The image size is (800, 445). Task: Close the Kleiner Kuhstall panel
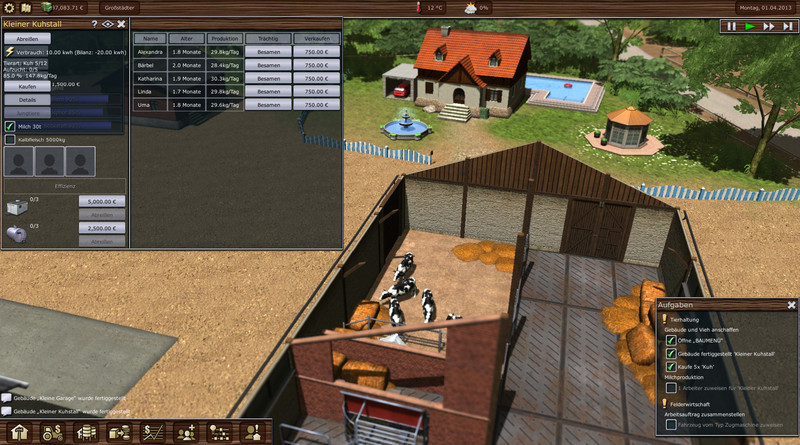pyautogui.click(x=121, y=23)
